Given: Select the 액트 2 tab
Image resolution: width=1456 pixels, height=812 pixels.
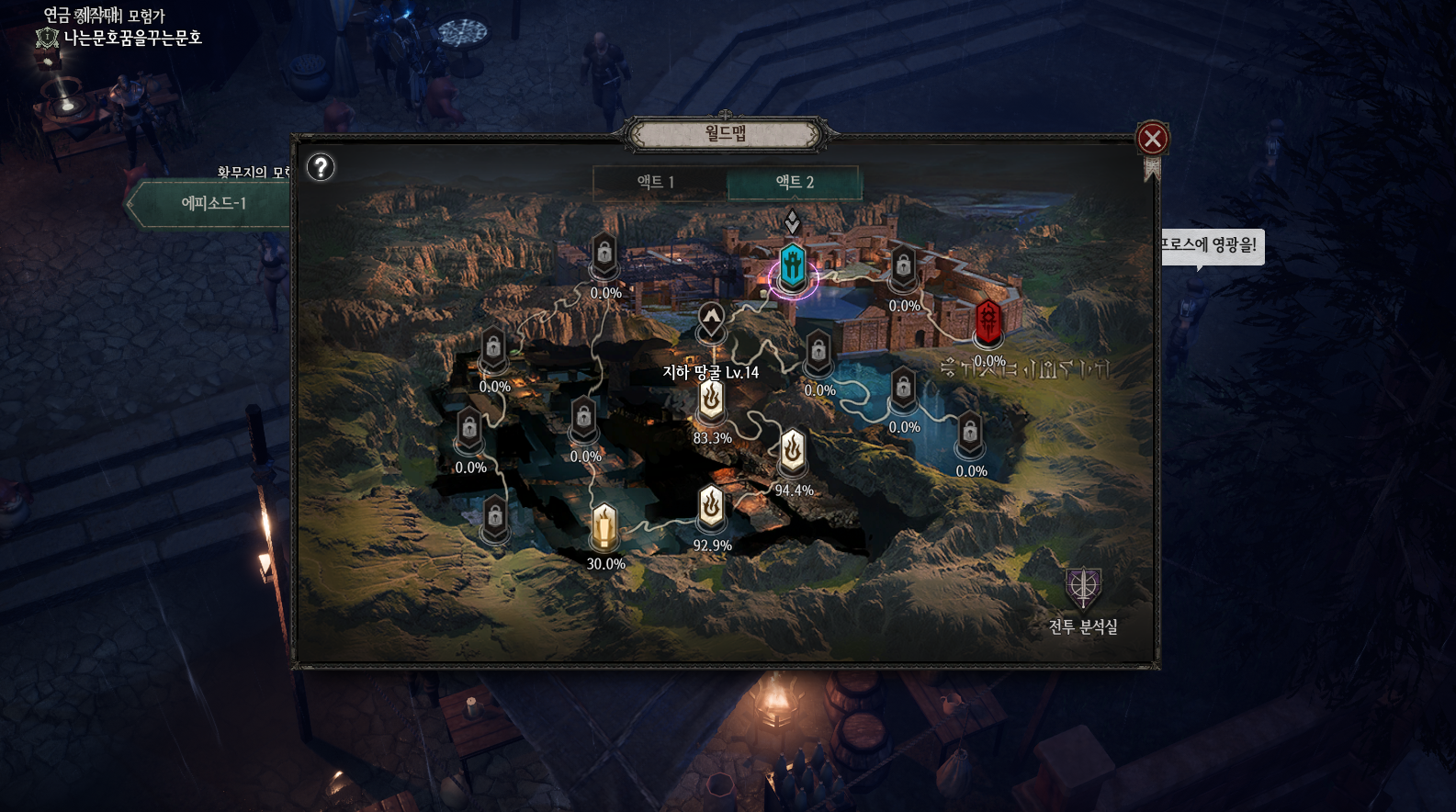Looking at the screenshot, I should tap(795, 182).
